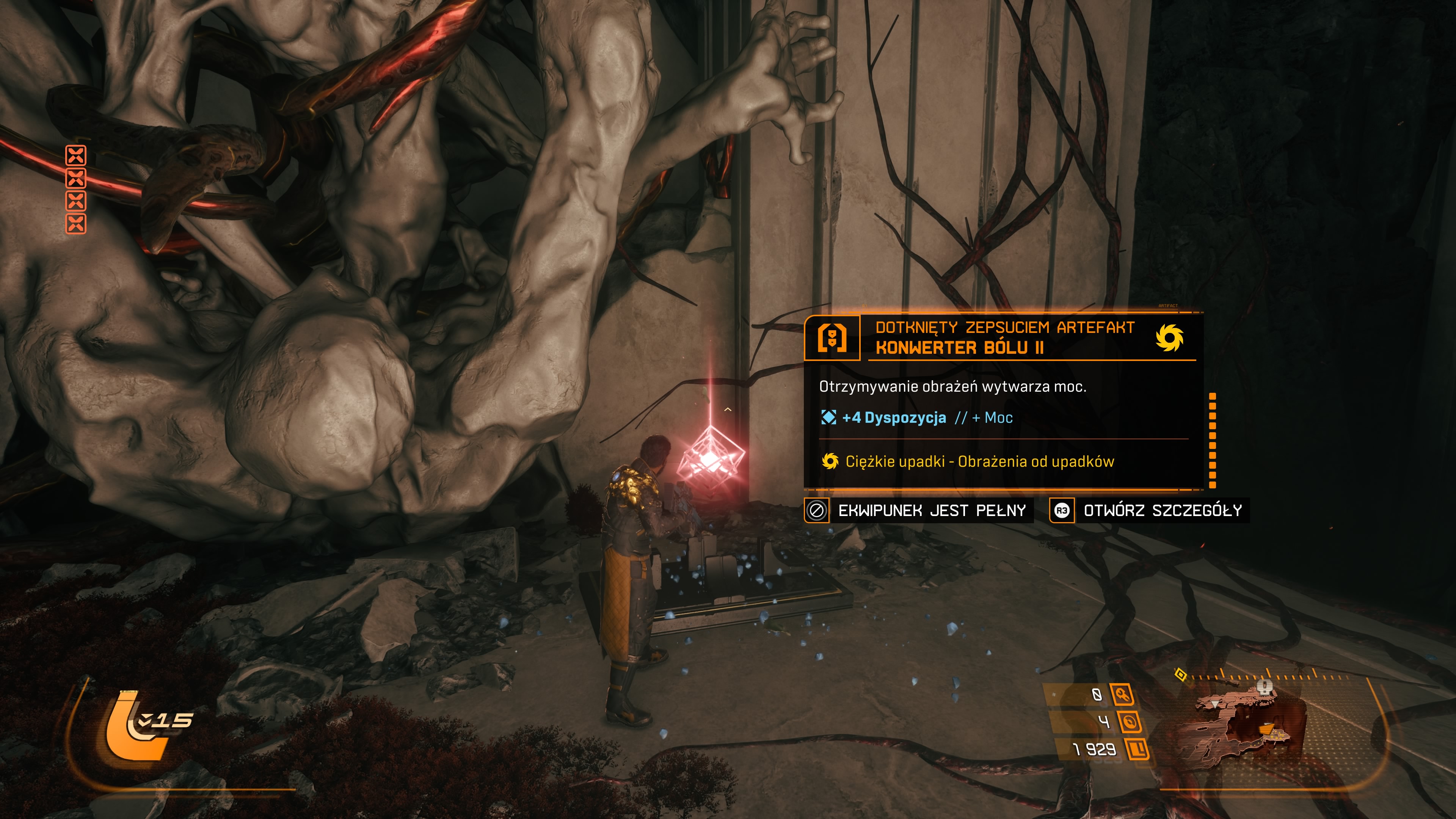Select the Ciężkie upadki malfunction line
The height and width of the screenshot is (819, 1456).
(x=968, y=461)
